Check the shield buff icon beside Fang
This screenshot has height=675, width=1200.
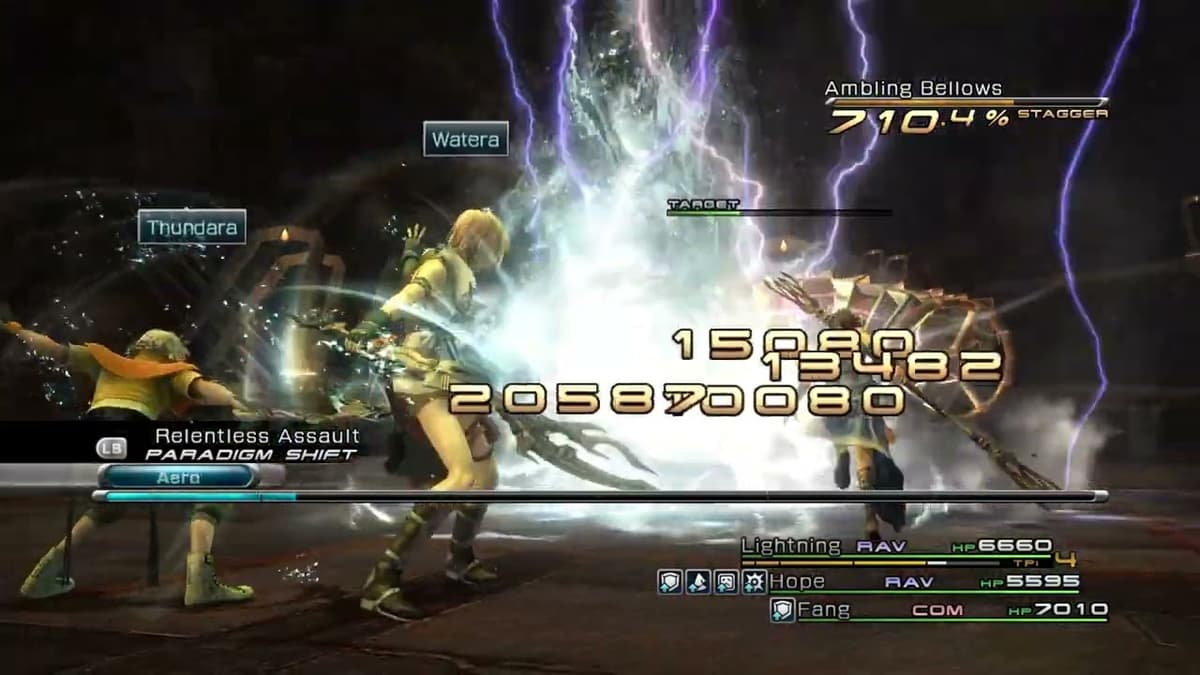tap(782, 610)
